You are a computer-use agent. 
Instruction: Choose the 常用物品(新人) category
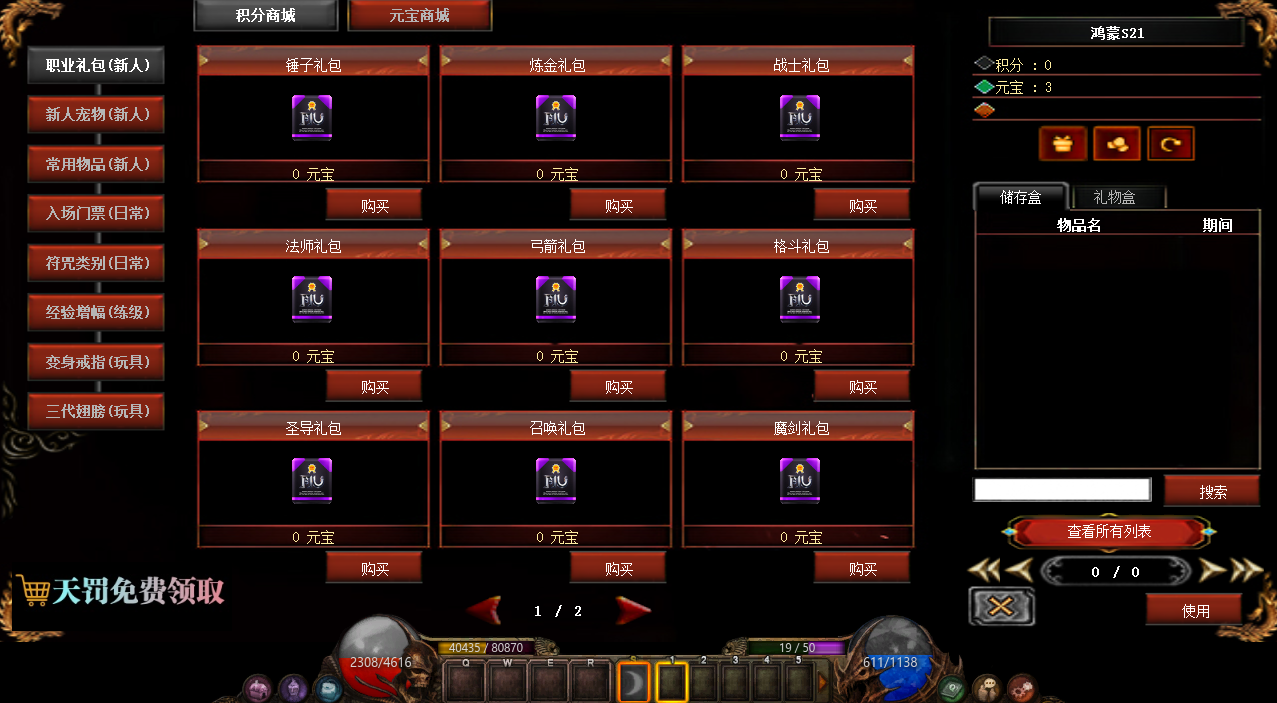97,164
